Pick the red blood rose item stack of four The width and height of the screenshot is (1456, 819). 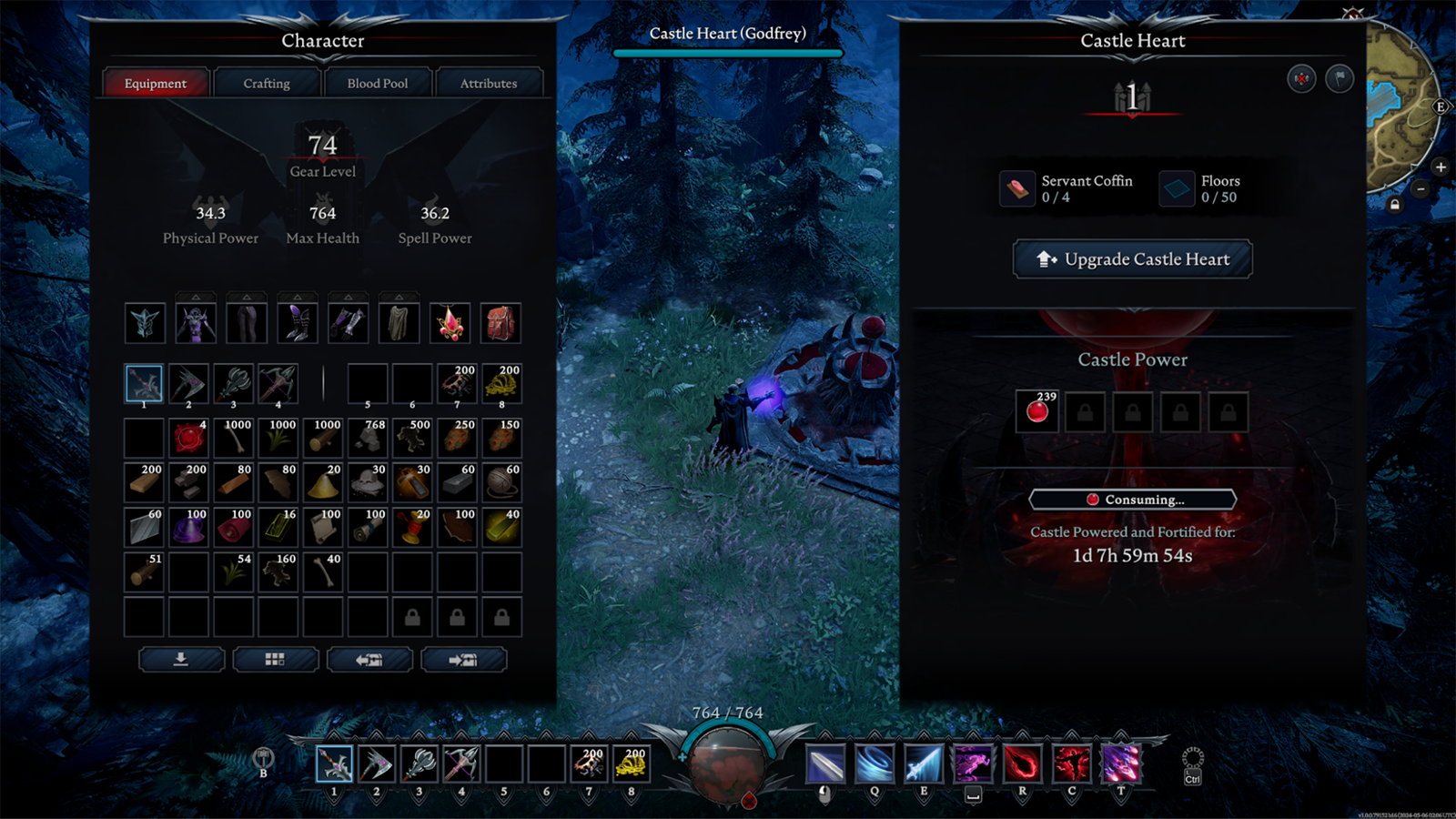[189, 438]
